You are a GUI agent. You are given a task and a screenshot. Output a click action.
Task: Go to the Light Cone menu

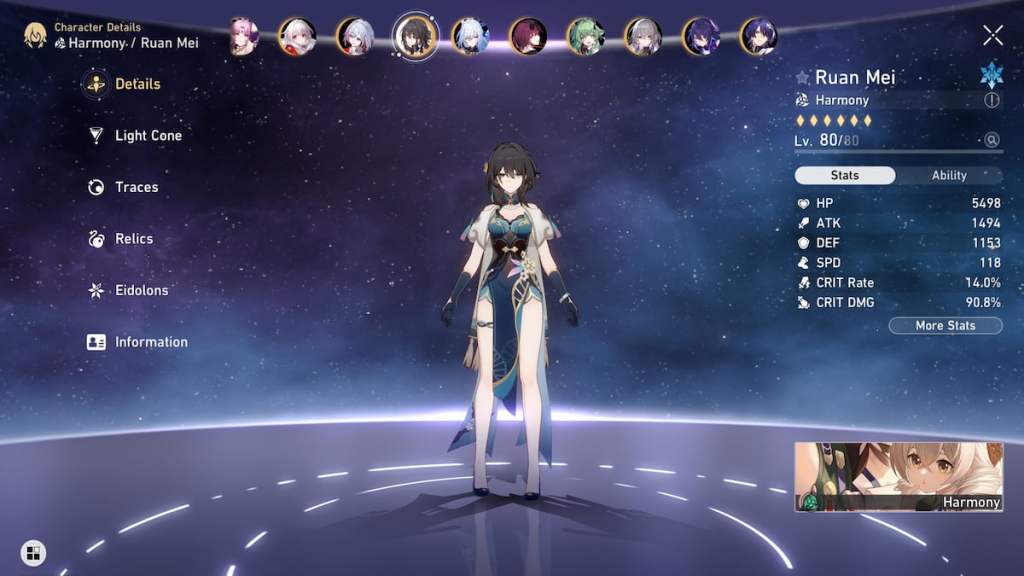coord(147,136)
